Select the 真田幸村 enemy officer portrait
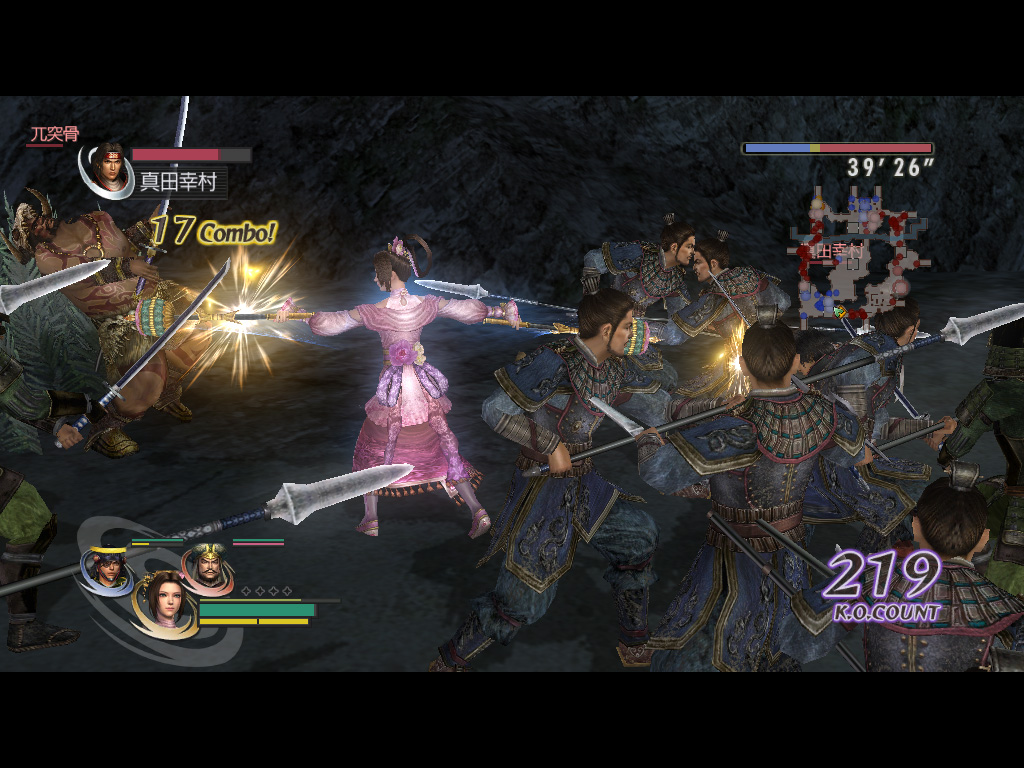The height and width of the screenshot is (768, 1024). coord(108,168)
